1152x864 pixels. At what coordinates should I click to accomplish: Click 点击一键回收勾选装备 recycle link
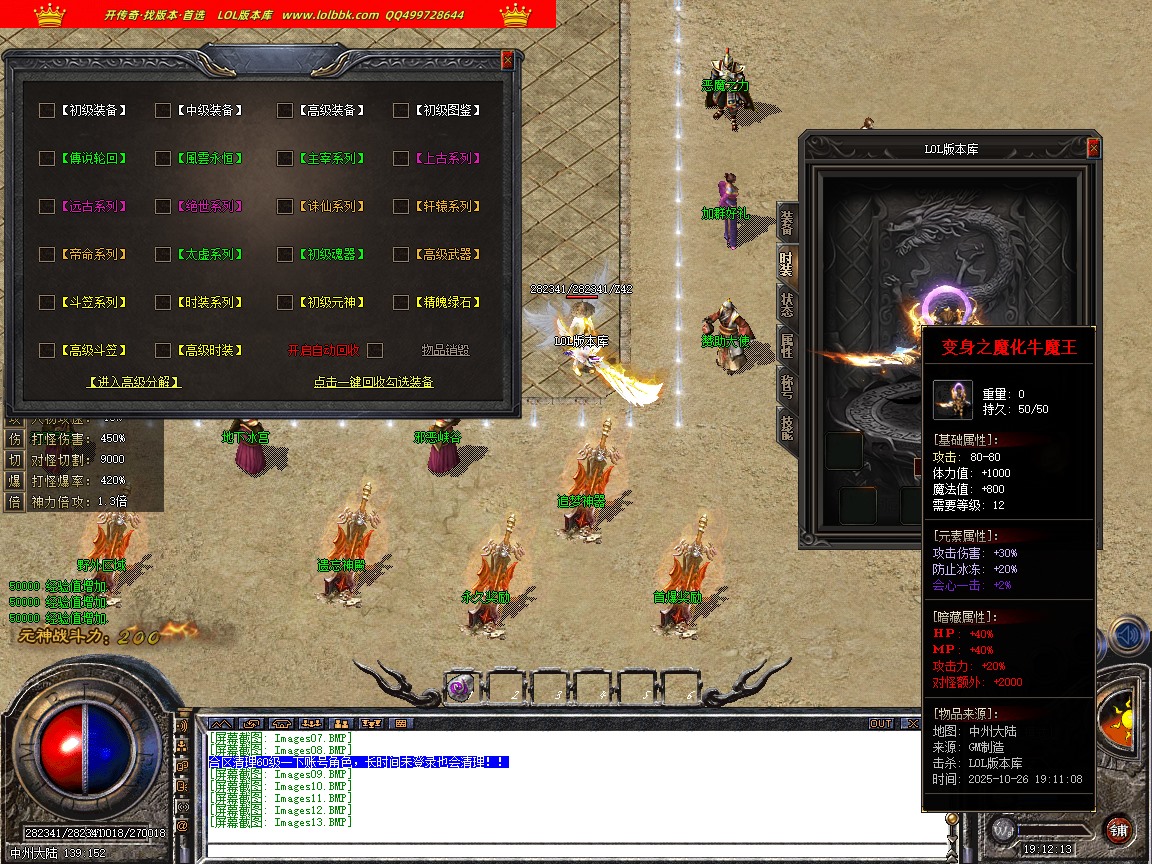click(x=373, y=381)
